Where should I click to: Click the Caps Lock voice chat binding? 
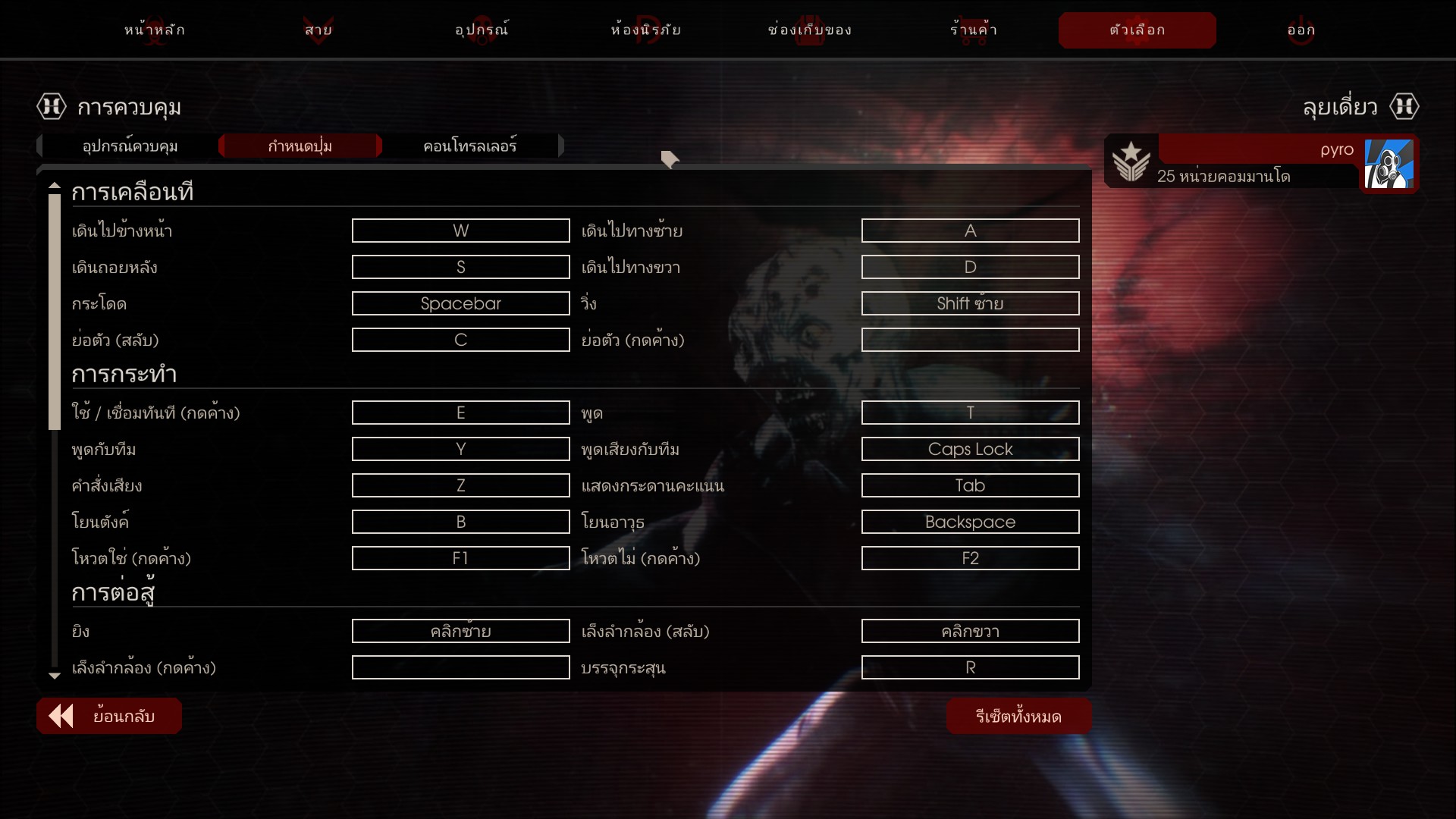[x=970, y=449]
